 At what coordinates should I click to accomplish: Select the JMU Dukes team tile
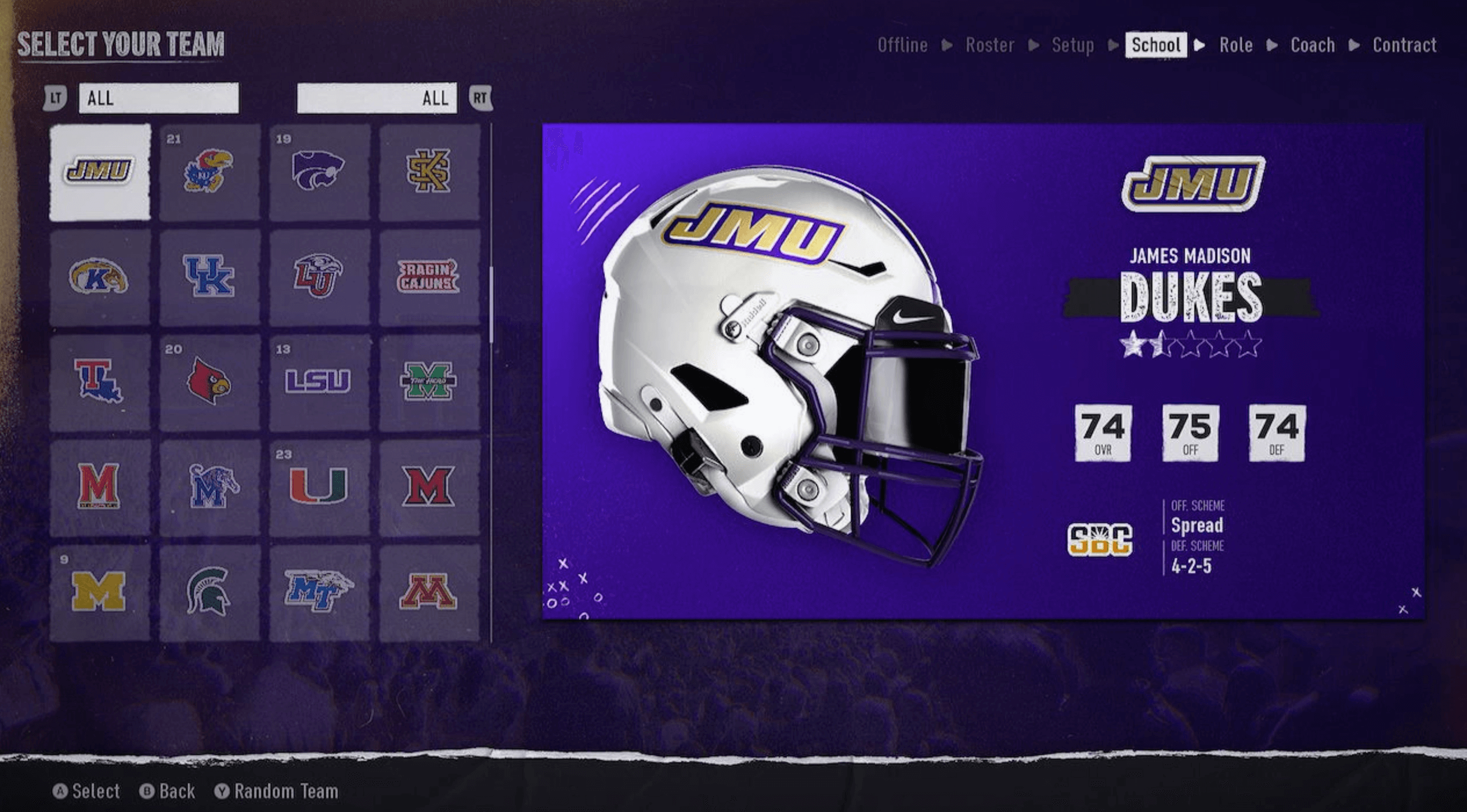tap(100, 172)
